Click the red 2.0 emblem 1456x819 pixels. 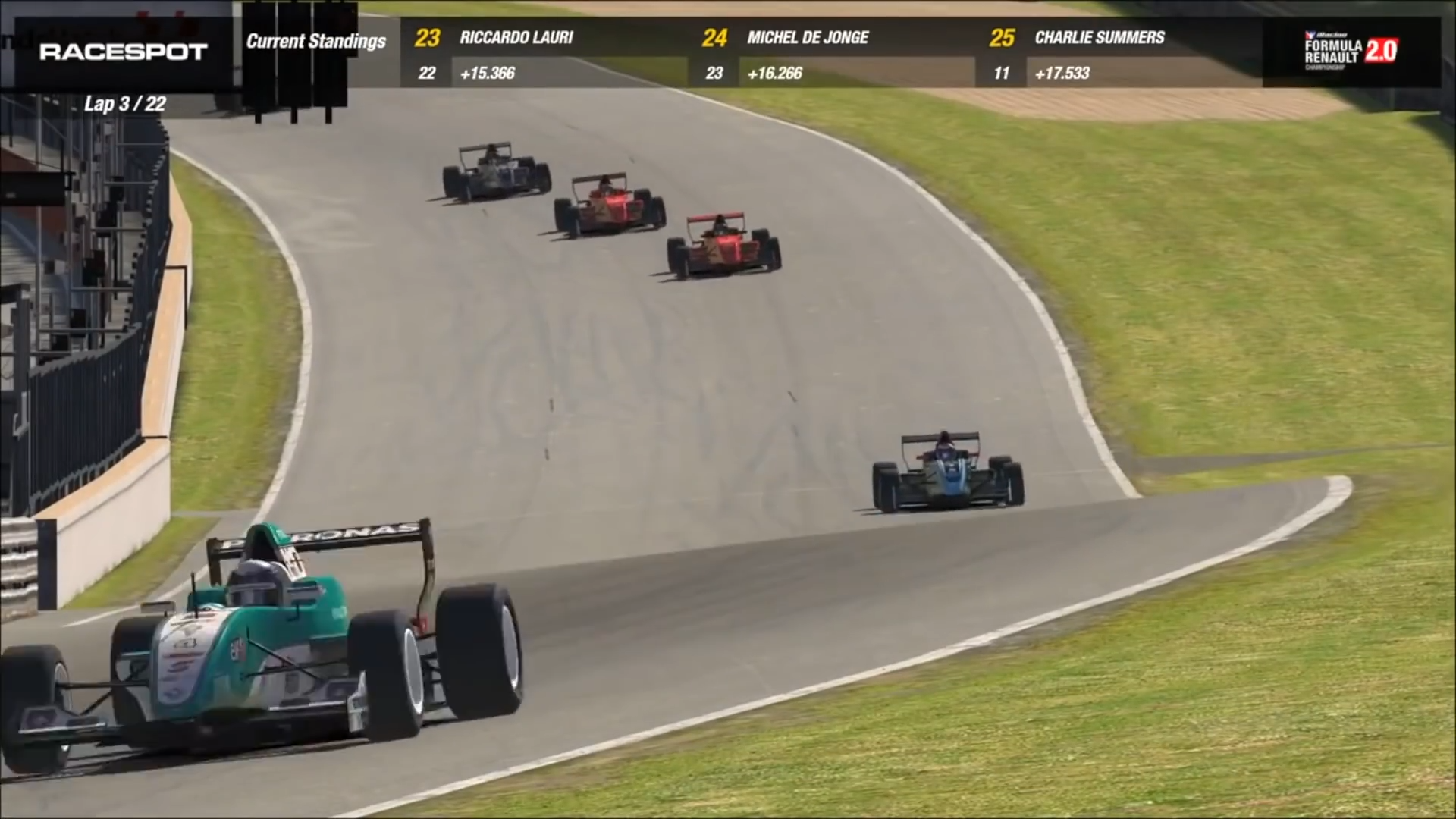tap(1380, 50)
